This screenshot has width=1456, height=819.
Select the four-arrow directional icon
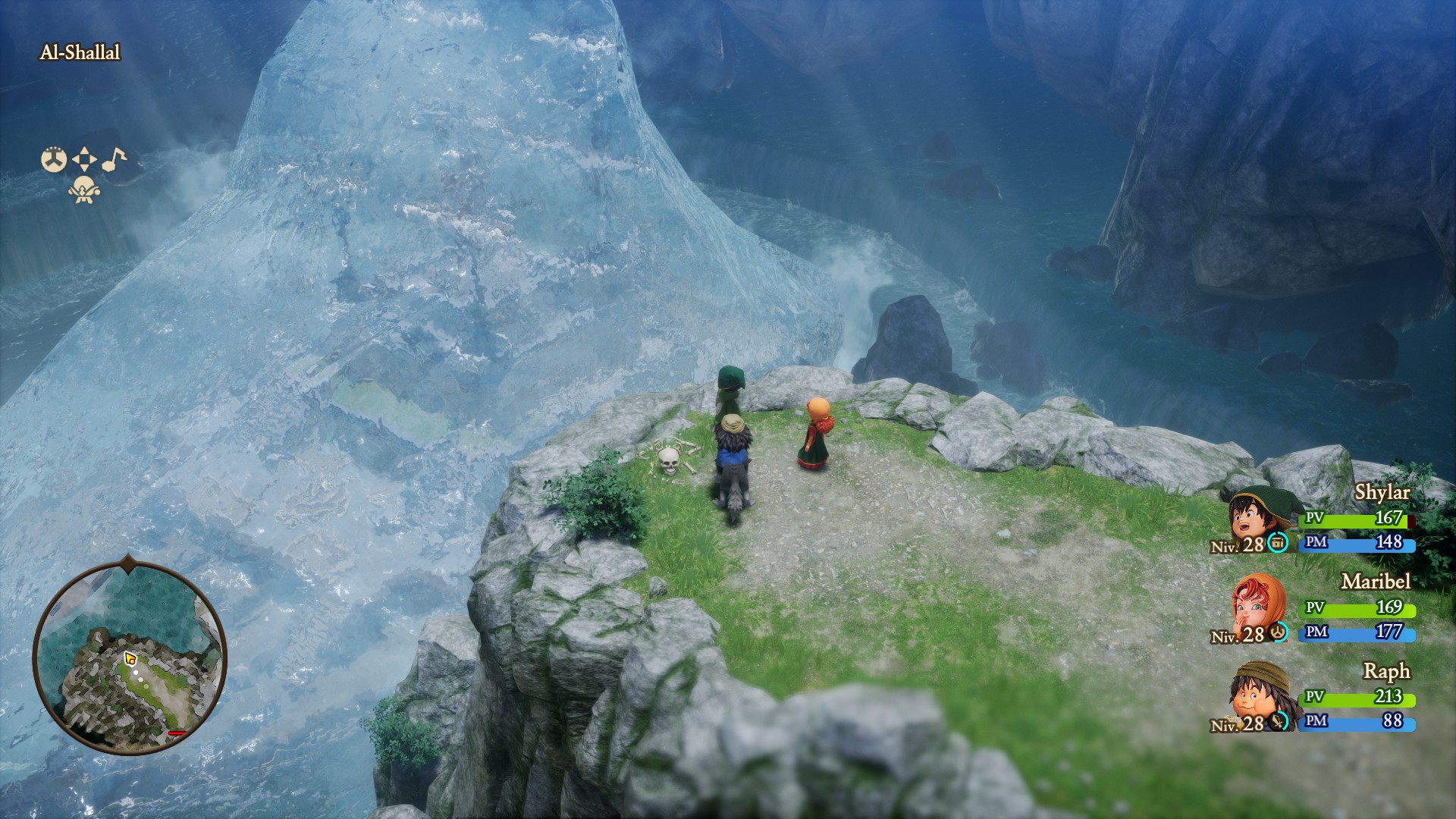click(84, 159)
